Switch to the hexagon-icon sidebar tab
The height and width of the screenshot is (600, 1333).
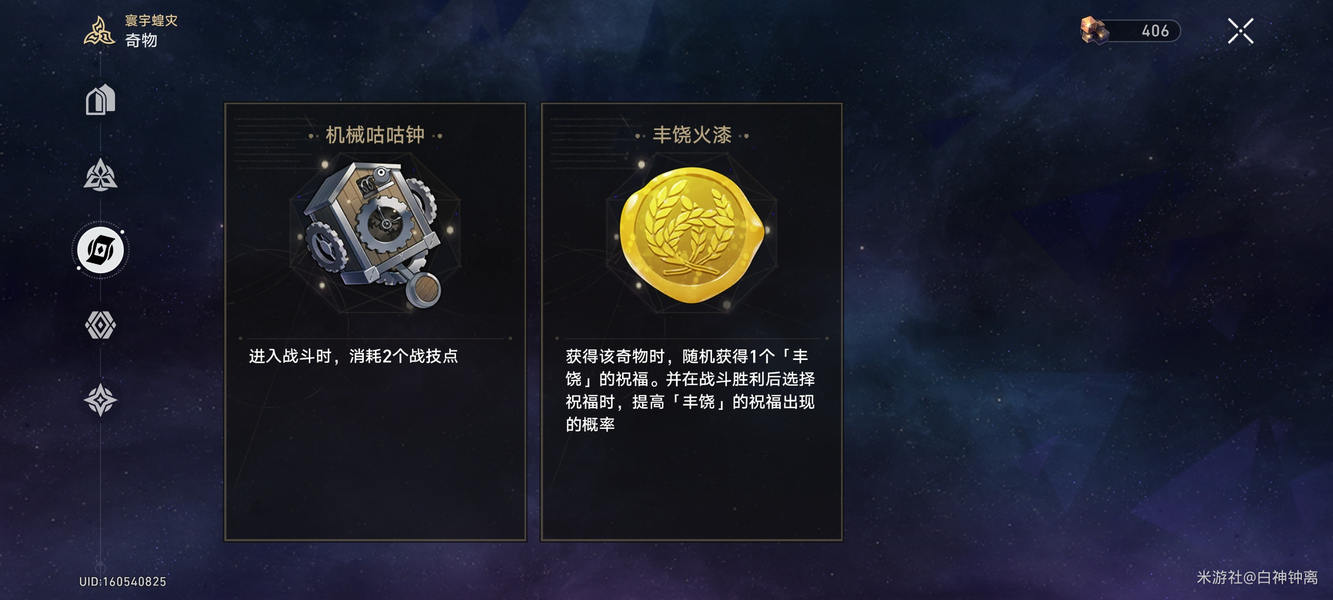[100, 325]
